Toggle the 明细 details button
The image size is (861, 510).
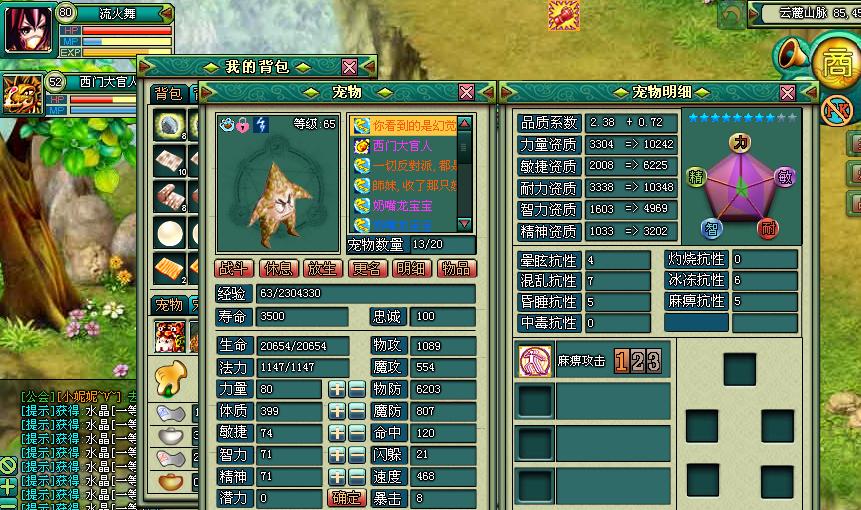[x=410, y=268]
